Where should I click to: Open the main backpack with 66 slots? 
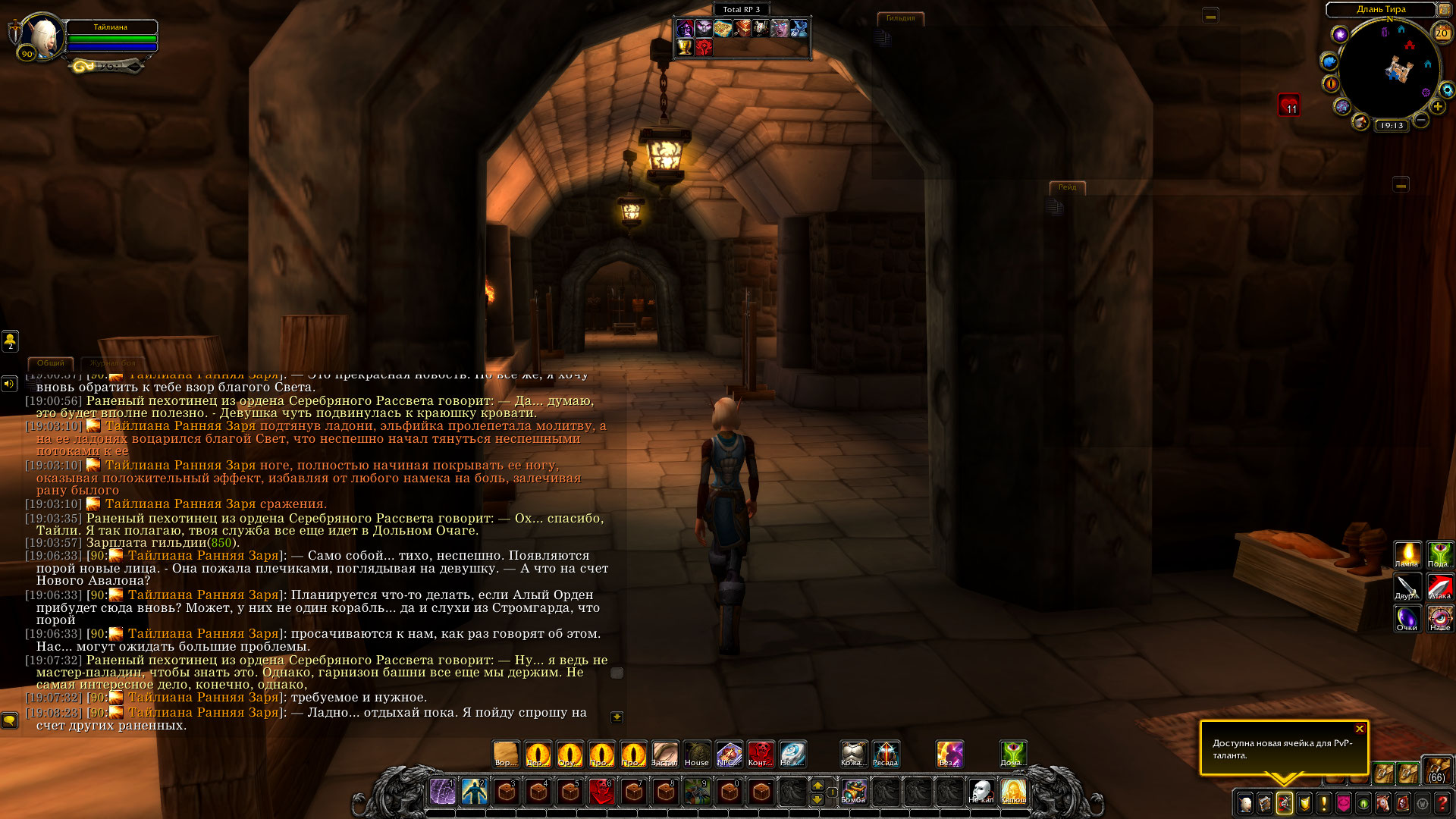[x=1436, y=770]
